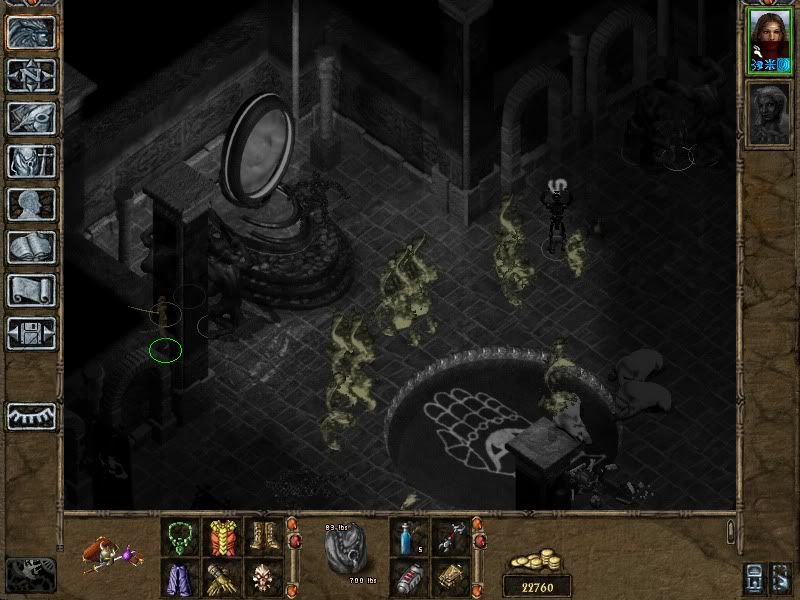Pick the red-orange armor slot
The height and width of the screenshot is (600, 800).
point(223,537)
